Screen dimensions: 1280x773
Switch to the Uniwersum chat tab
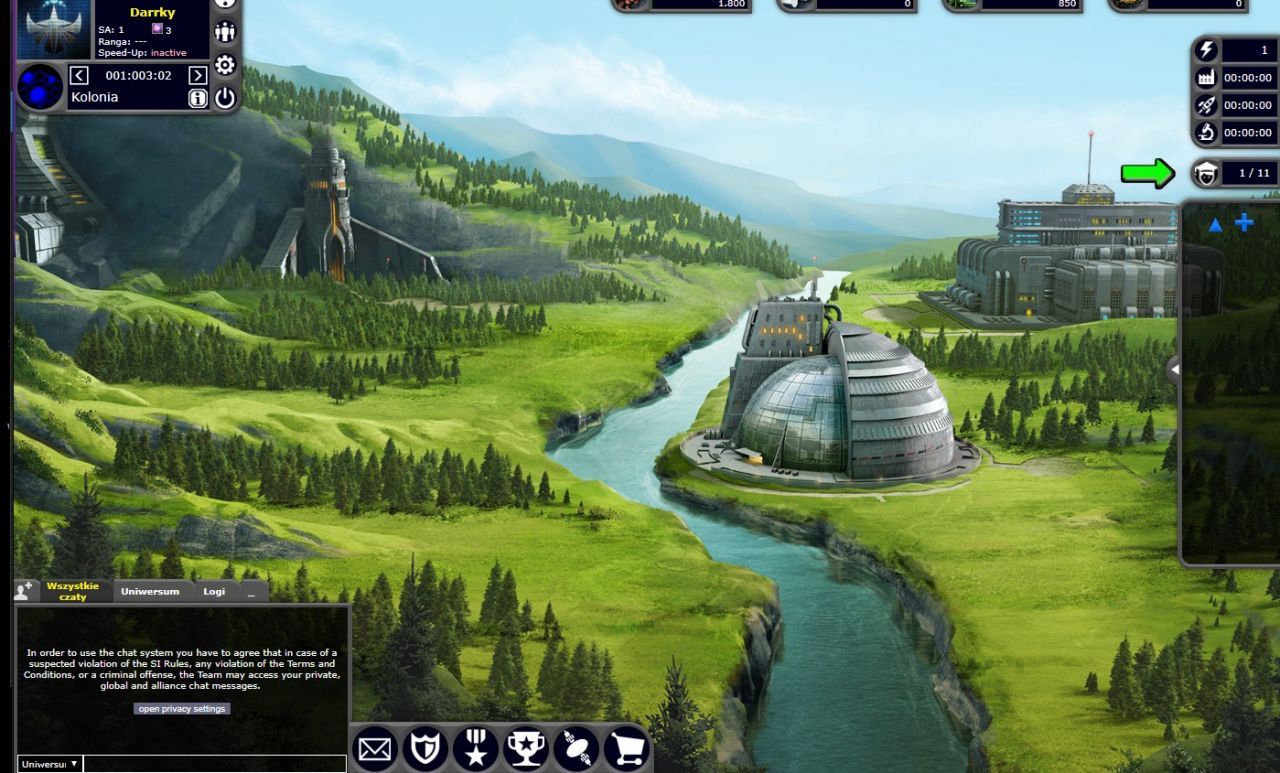(150, 591)
